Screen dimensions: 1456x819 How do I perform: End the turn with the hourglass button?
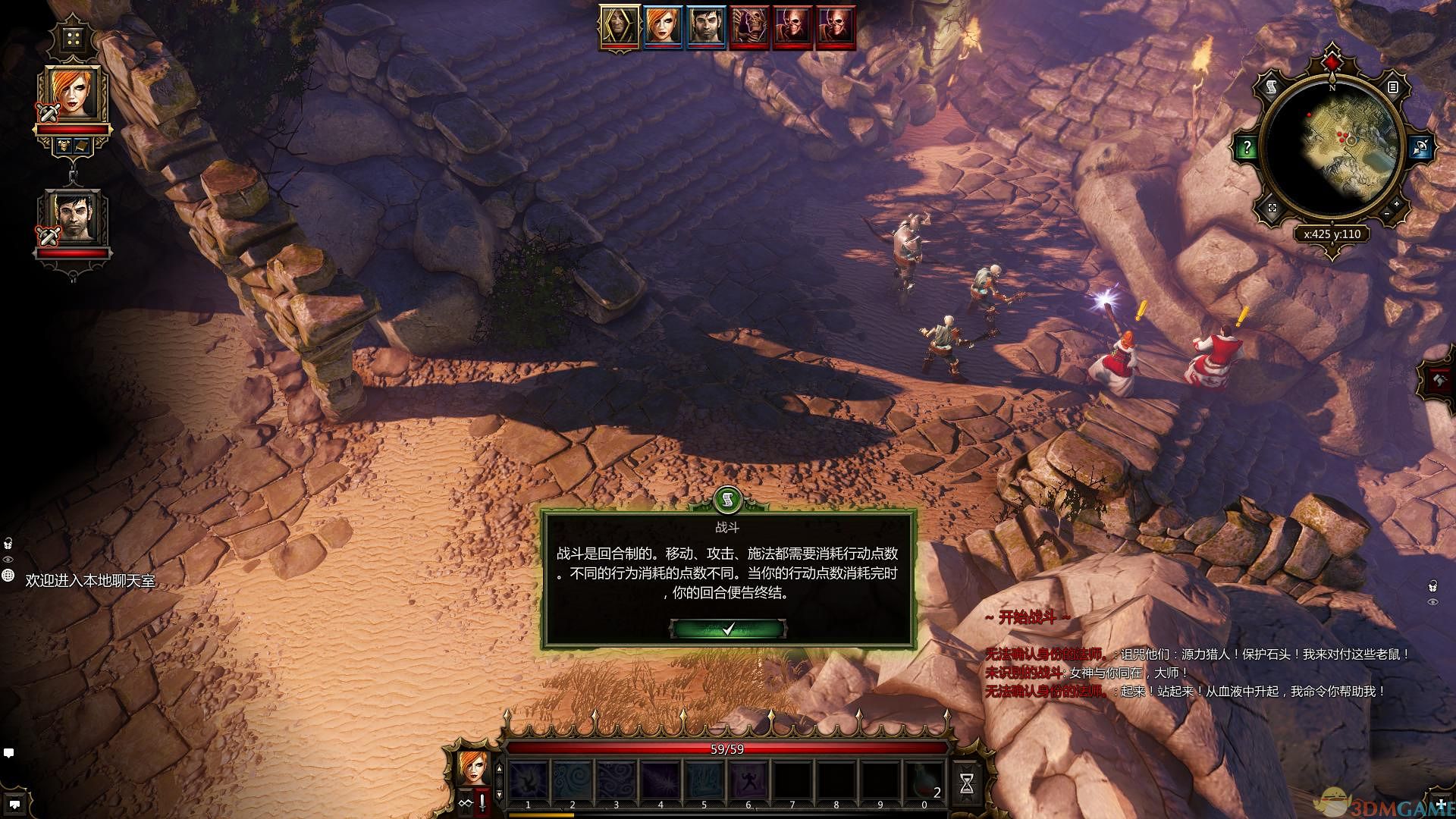pos(966,784)
